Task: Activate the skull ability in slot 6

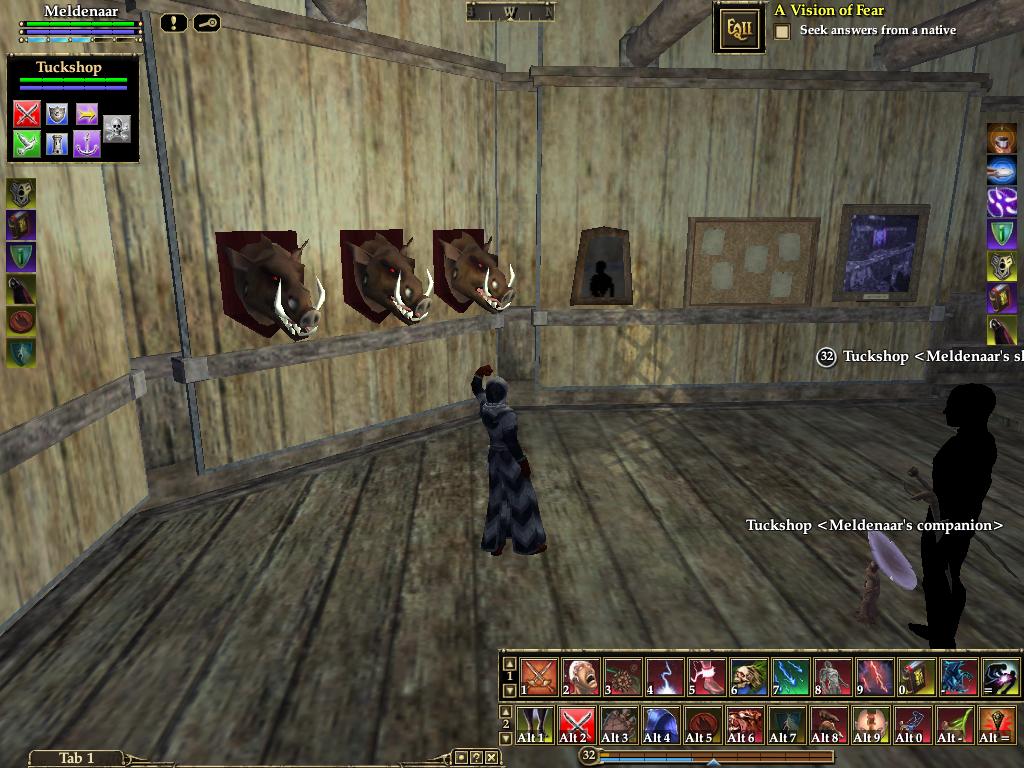Action: (748, 677)
